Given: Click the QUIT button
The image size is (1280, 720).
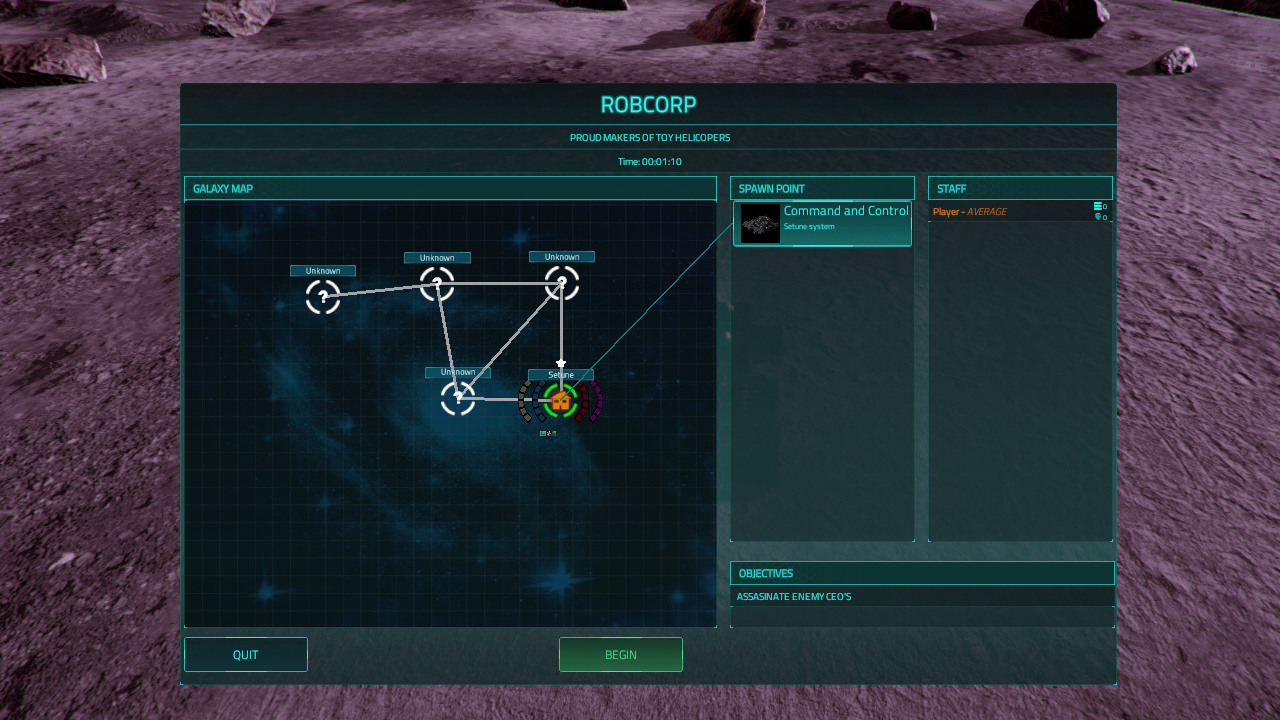Looking at the screenshot, I should click(x=245, y=655).
